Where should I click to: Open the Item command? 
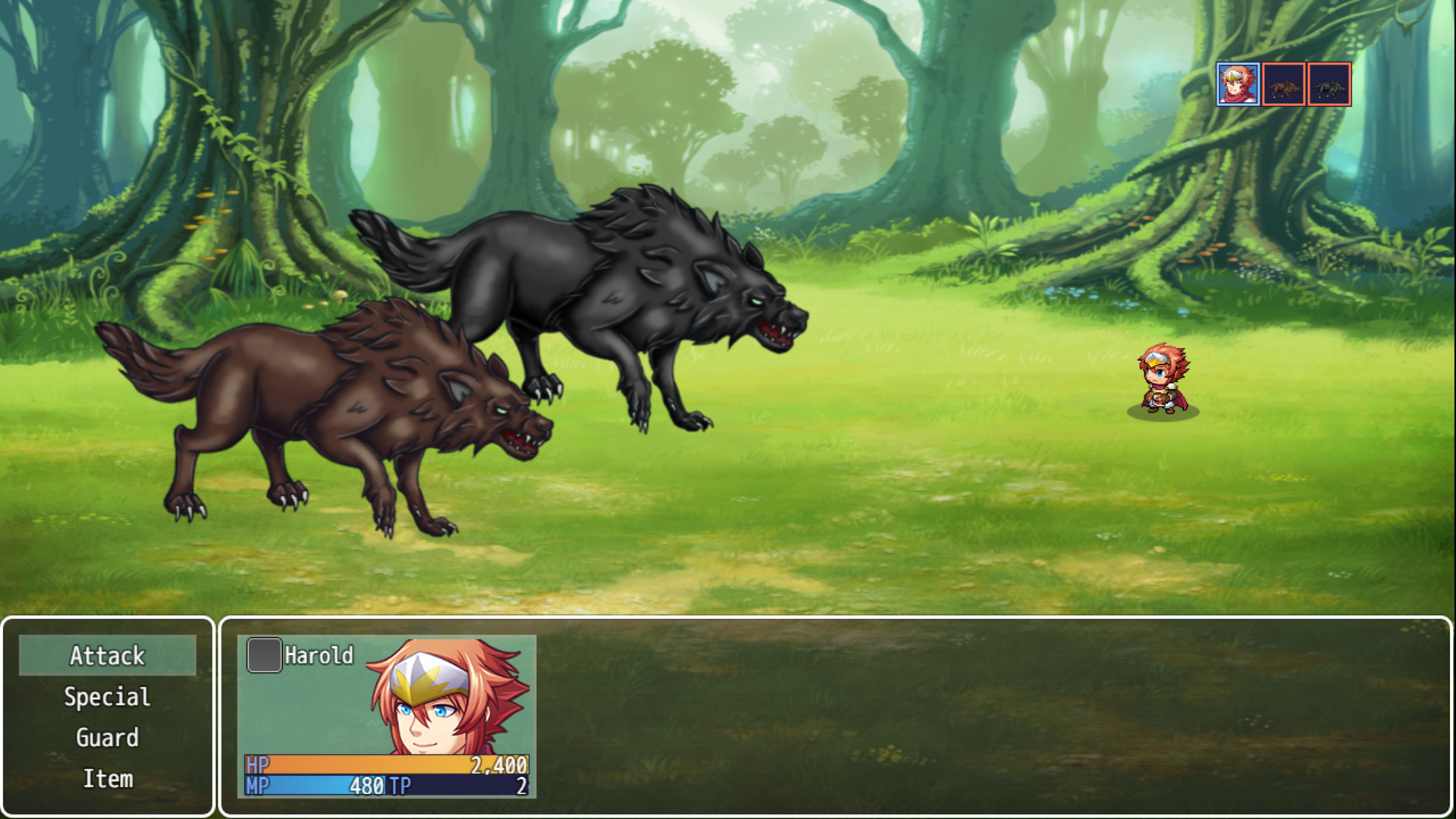108,778
